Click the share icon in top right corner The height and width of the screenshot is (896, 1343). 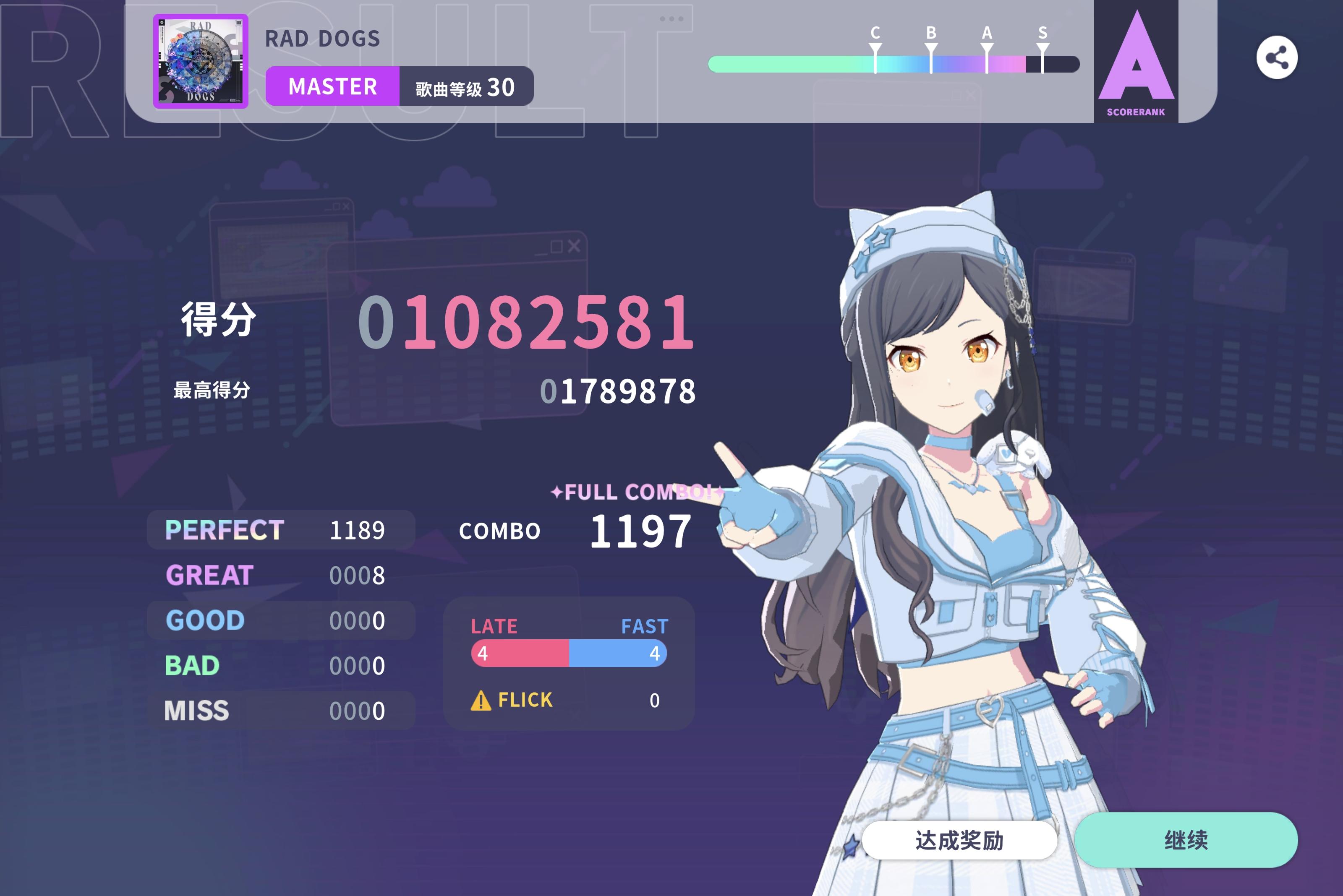(x=1278, y=57)
